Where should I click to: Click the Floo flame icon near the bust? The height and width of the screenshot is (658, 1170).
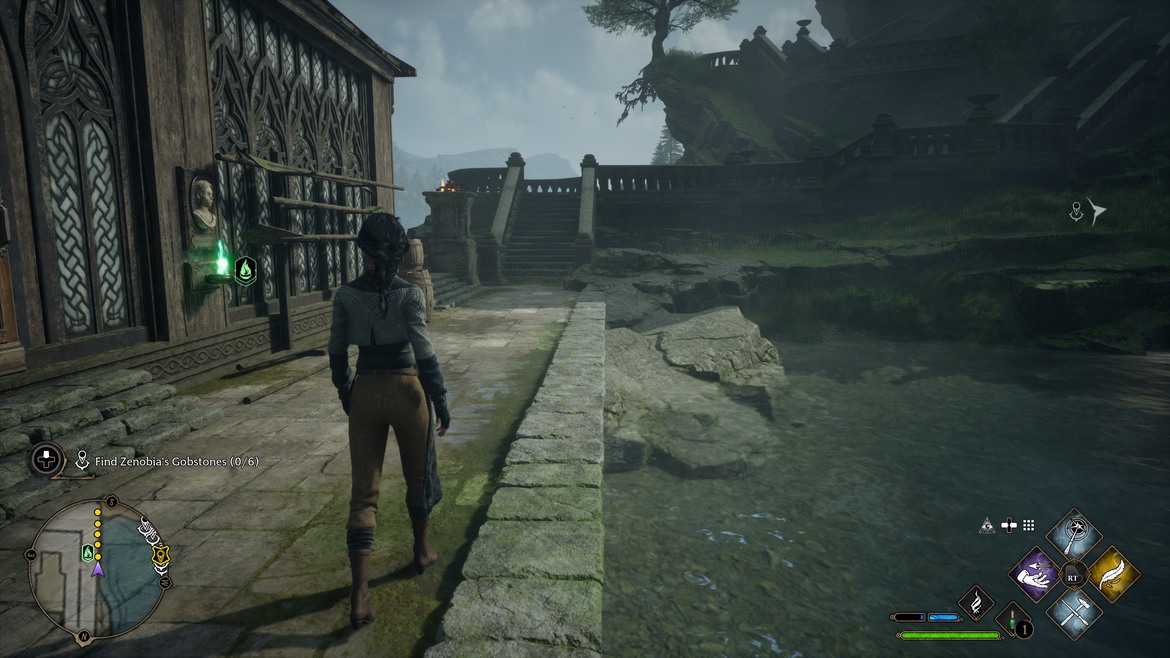tap(245, 270)
